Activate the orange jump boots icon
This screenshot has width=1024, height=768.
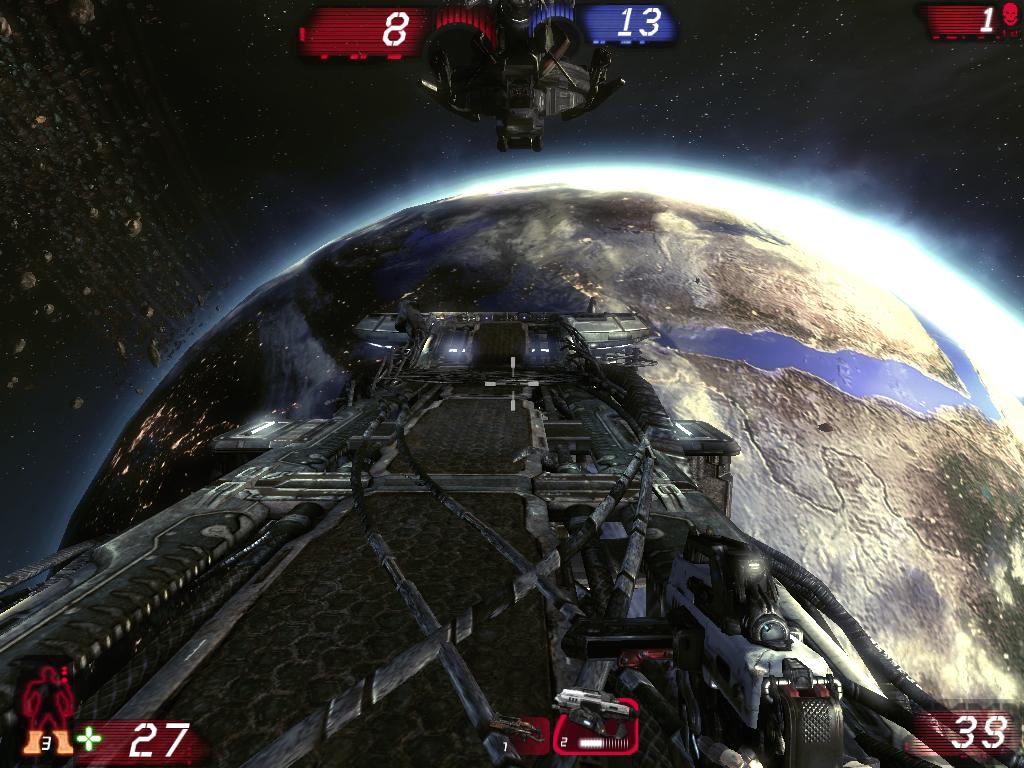pos(50,742)
